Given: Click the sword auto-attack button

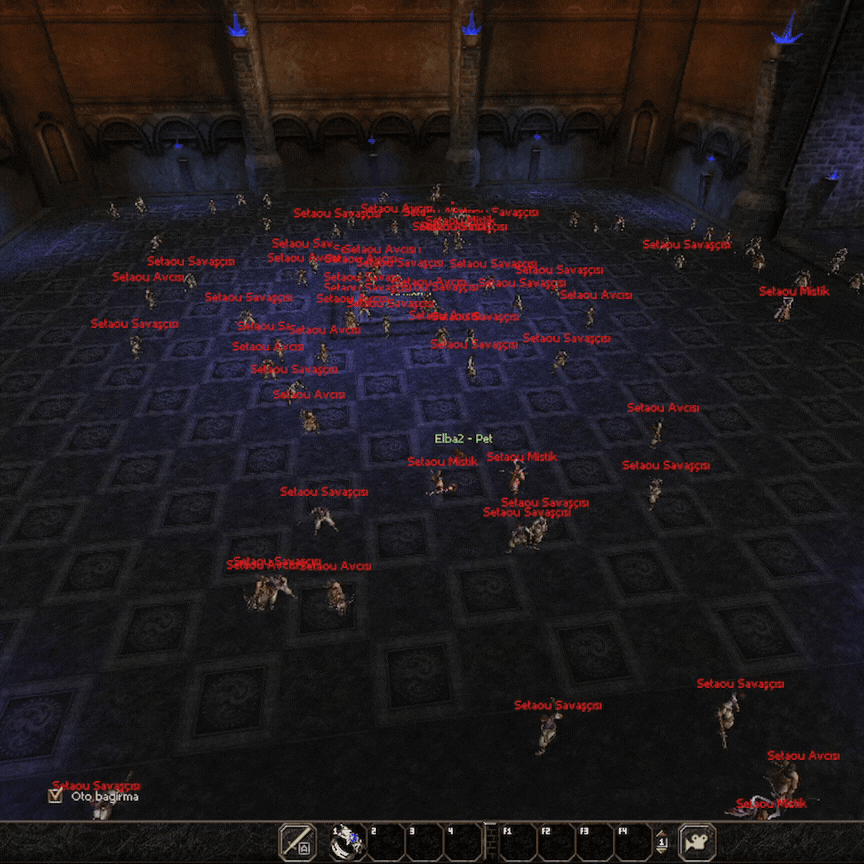Looking at the screenshot, I should (297, 842).
